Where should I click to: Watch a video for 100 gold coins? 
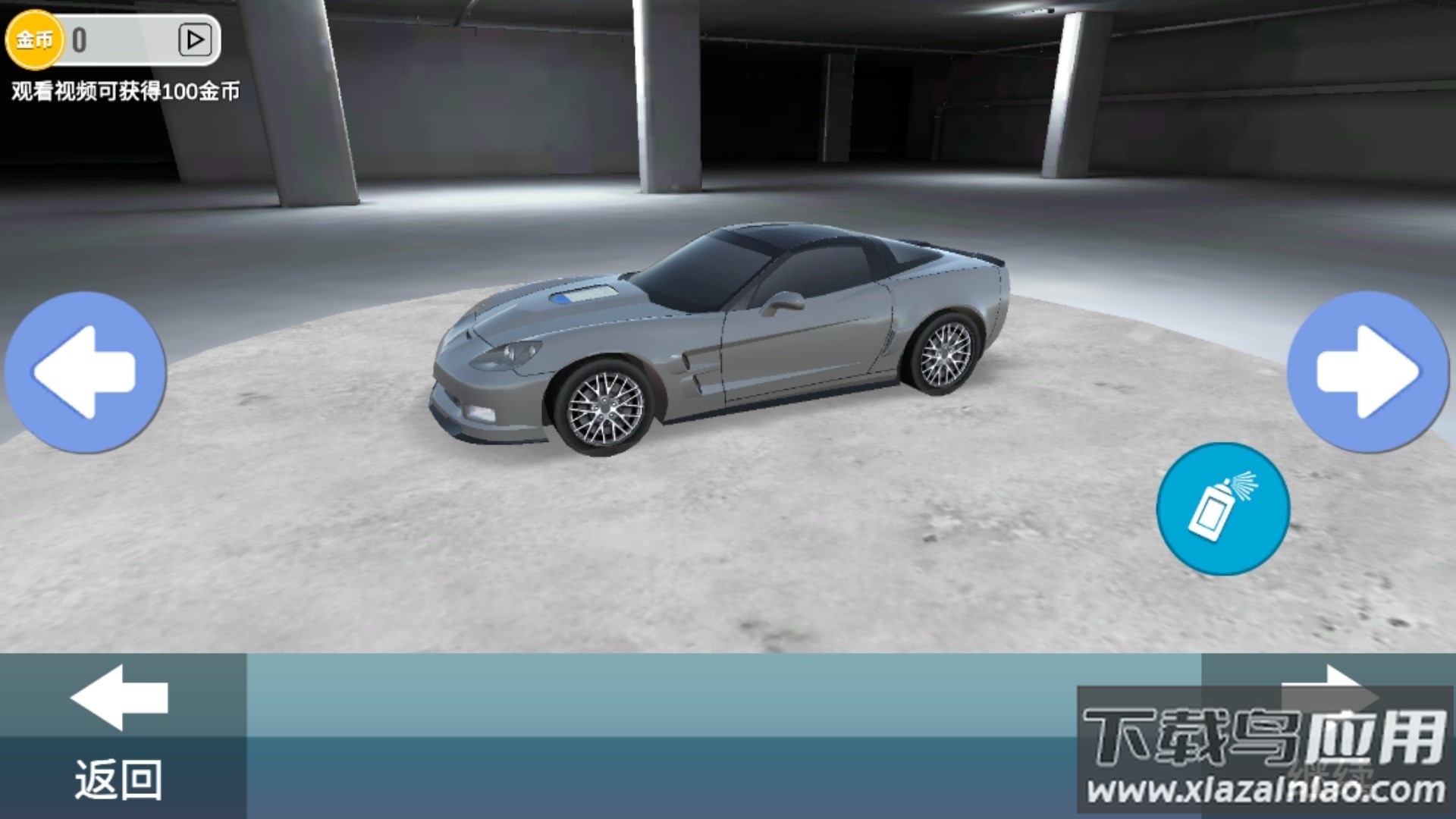(194, 39)
